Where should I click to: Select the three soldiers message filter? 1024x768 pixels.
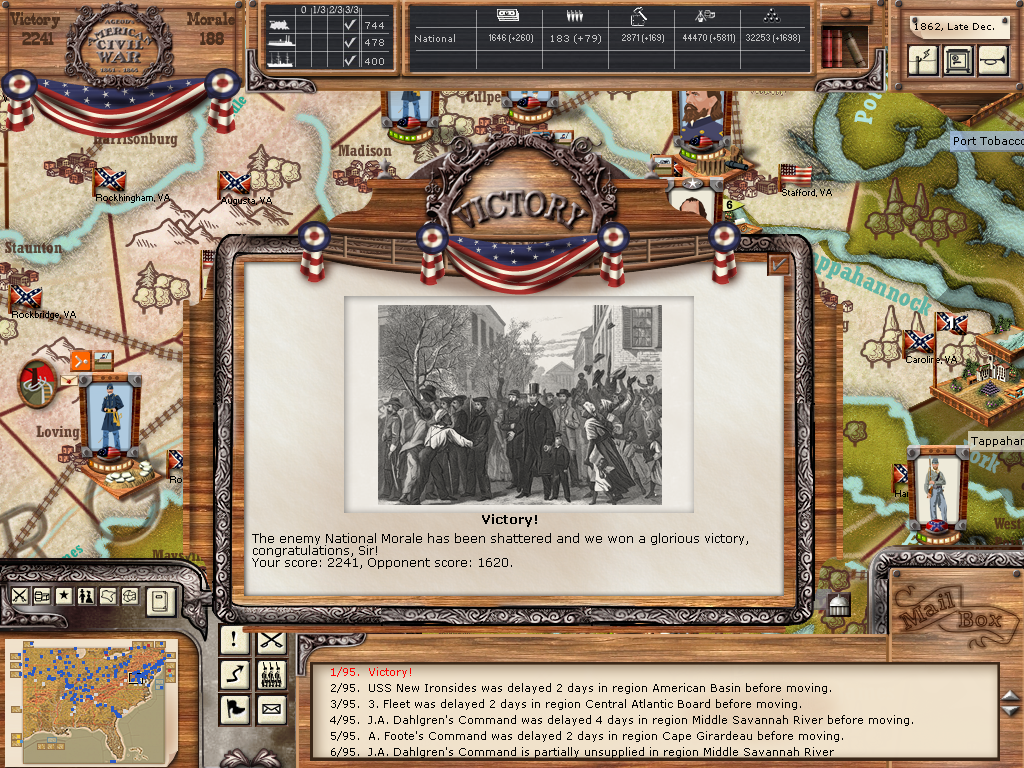point(271,675)
